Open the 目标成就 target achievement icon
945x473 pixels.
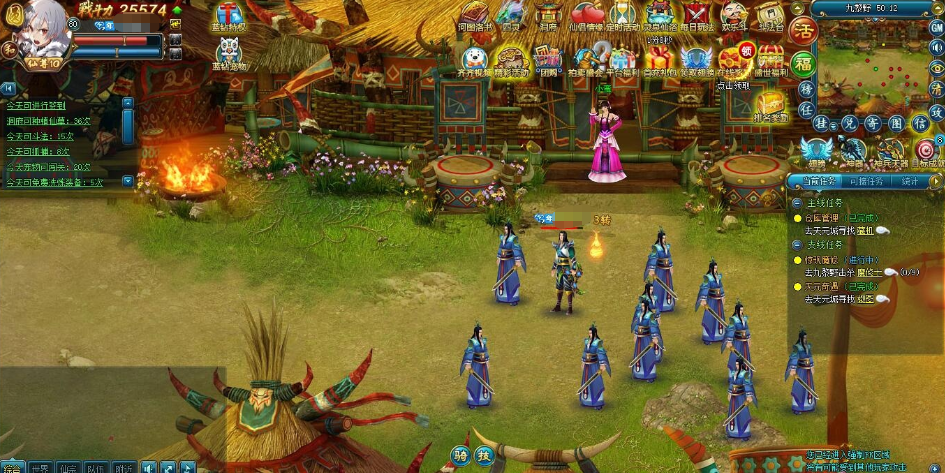pos(928,152)
